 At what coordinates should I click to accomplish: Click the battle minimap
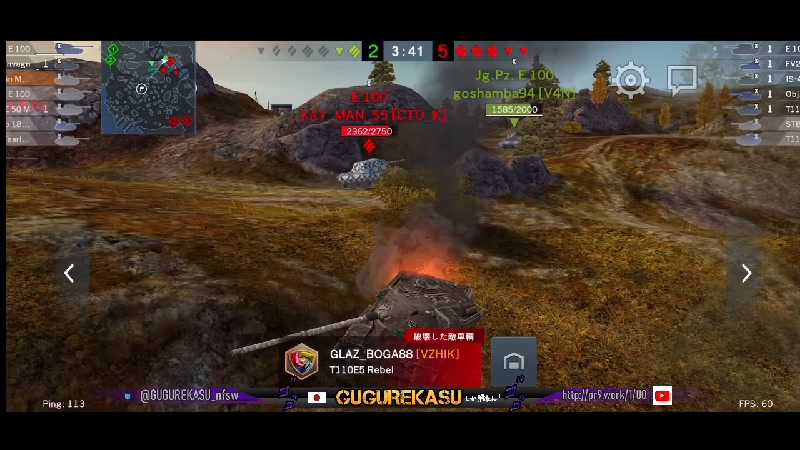click(x=148, y=87)
